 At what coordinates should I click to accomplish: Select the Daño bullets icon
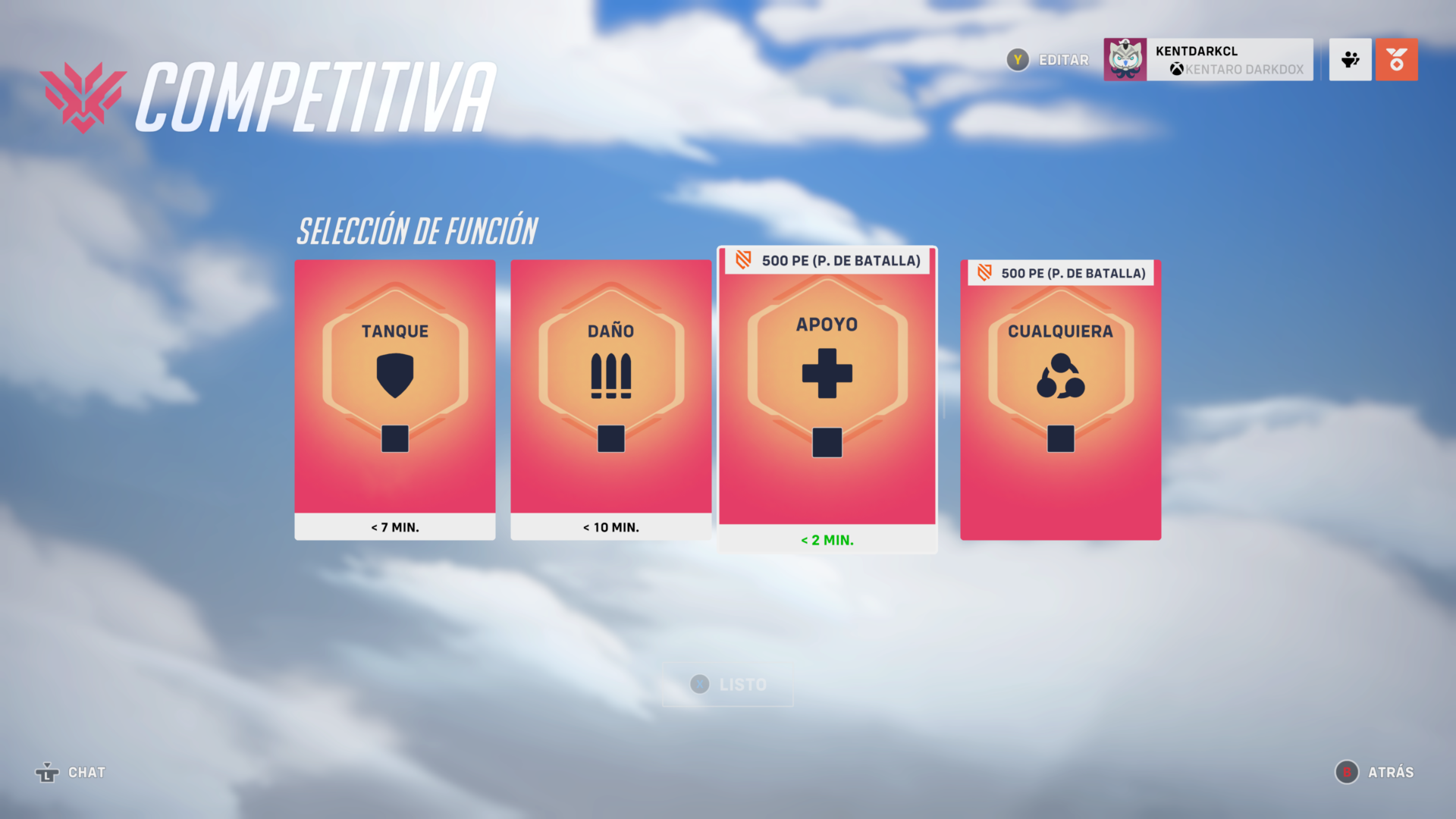(x=610, y=375)
